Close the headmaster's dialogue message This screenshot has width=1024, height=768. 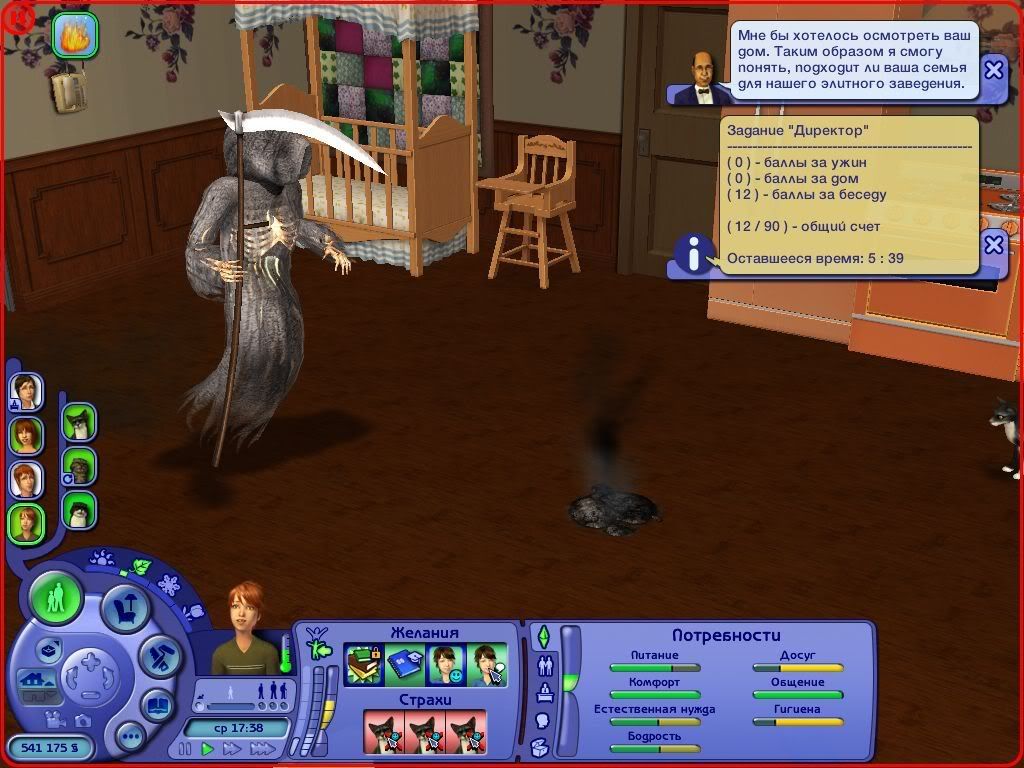tap(993, 69)
